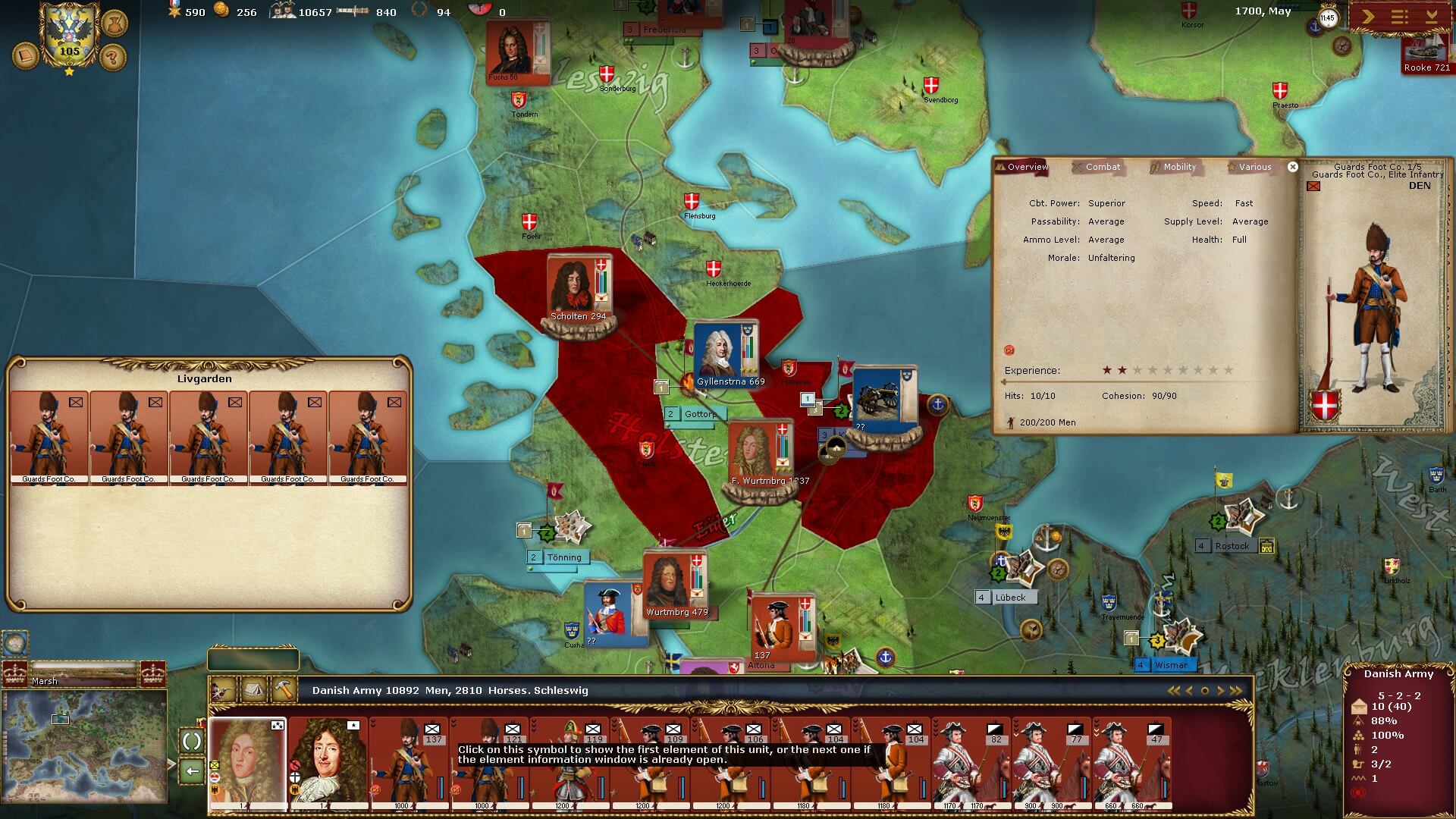The height and width of the screenshot is (819, 1456).
Task: Click the minimap of Europe
Action: 84,746
